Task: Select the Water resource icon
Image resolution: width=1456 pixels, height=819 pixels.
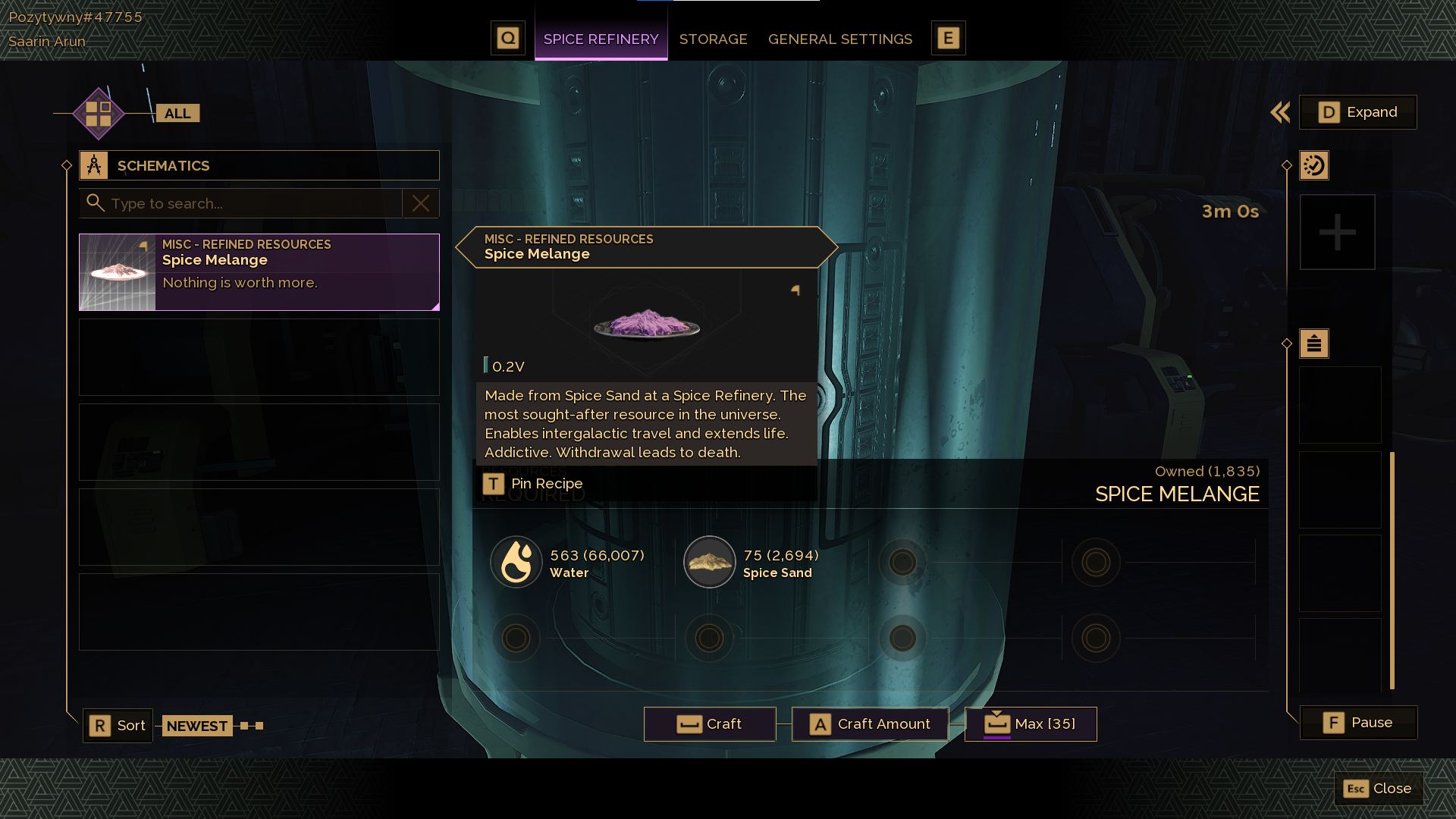Action: (x=516, y=563)
